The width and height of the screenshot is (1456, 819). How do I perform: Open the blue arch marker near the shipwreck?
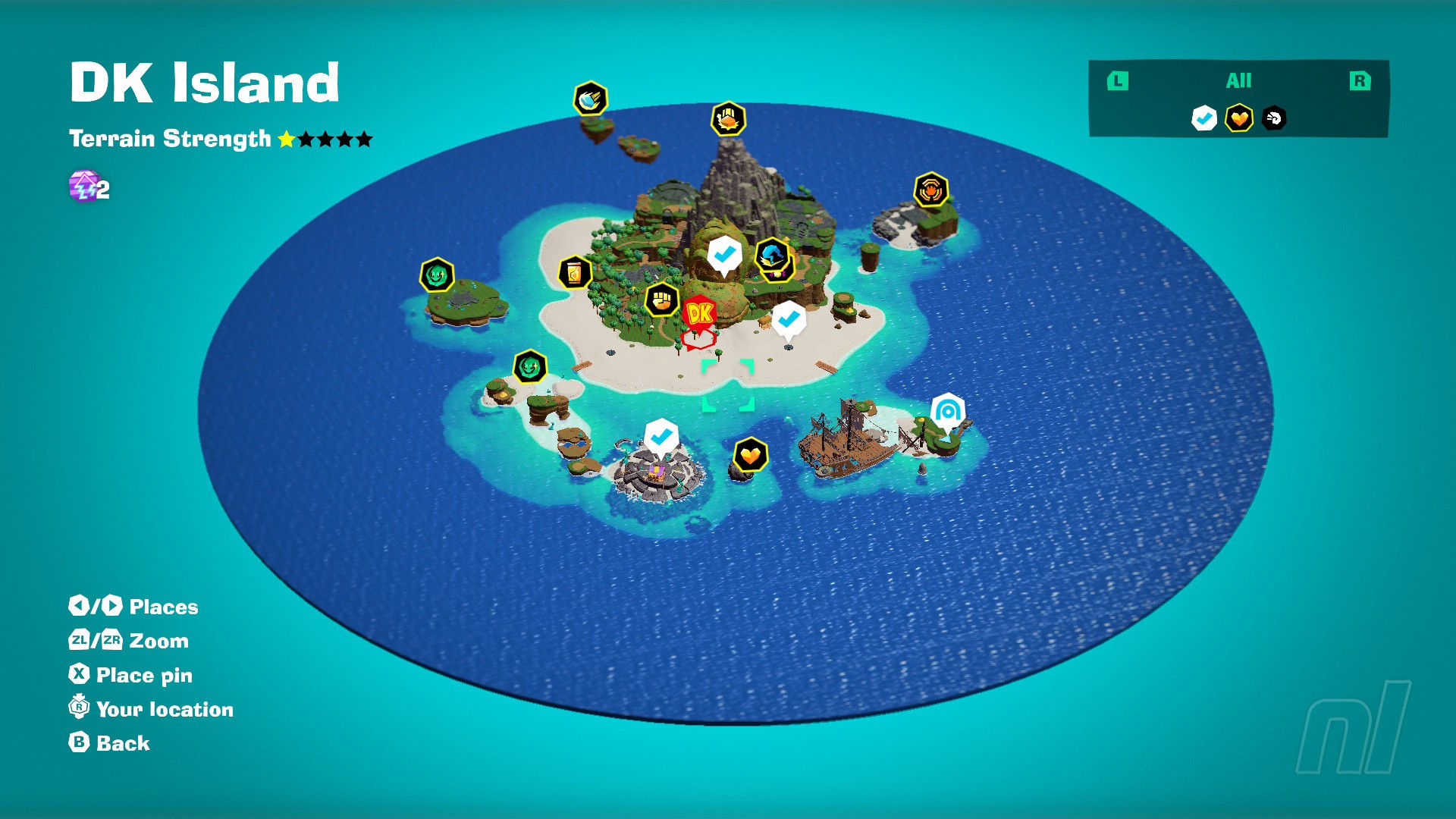point(947,411)
